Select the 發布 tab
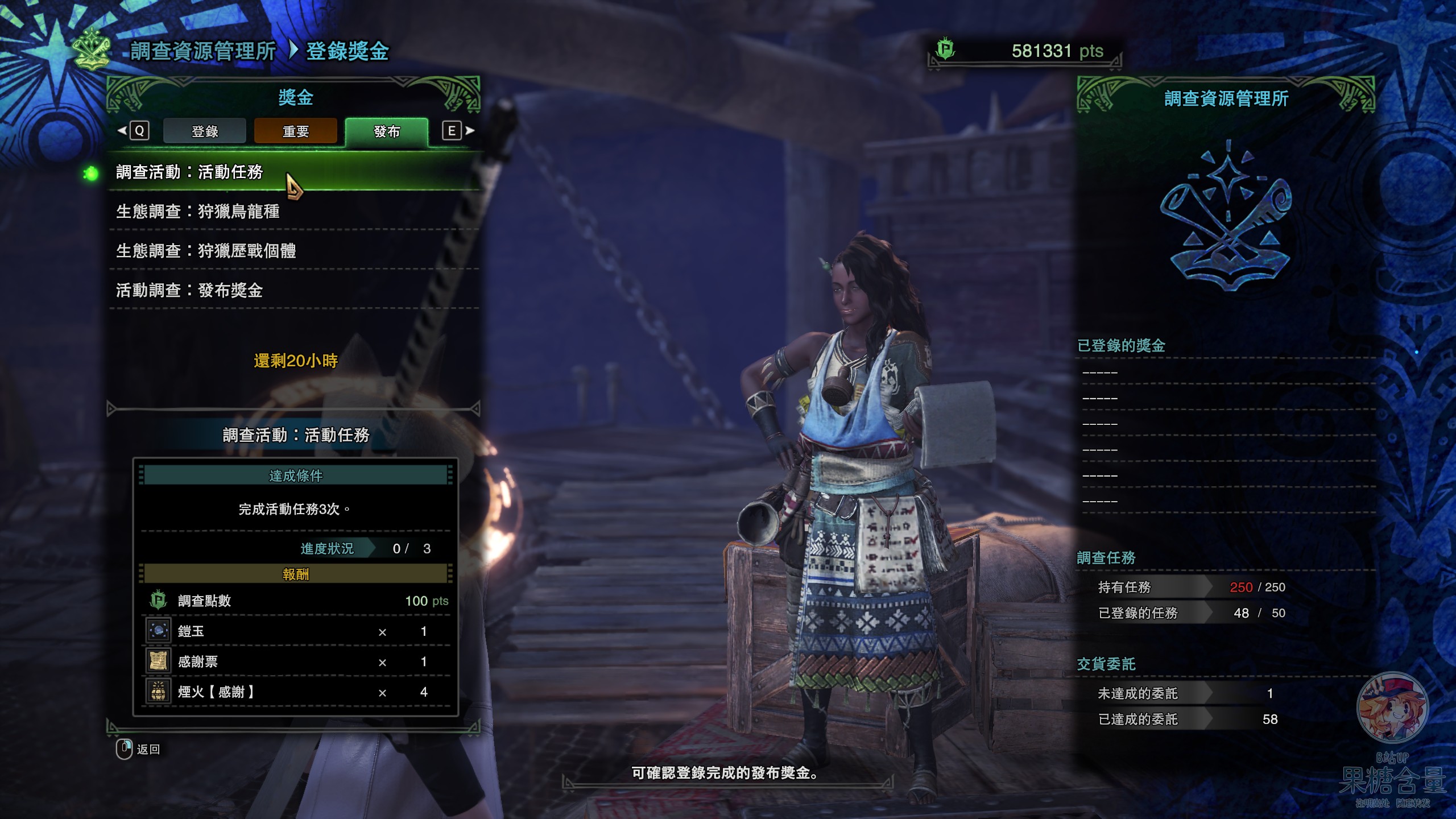 coord(387,131)
